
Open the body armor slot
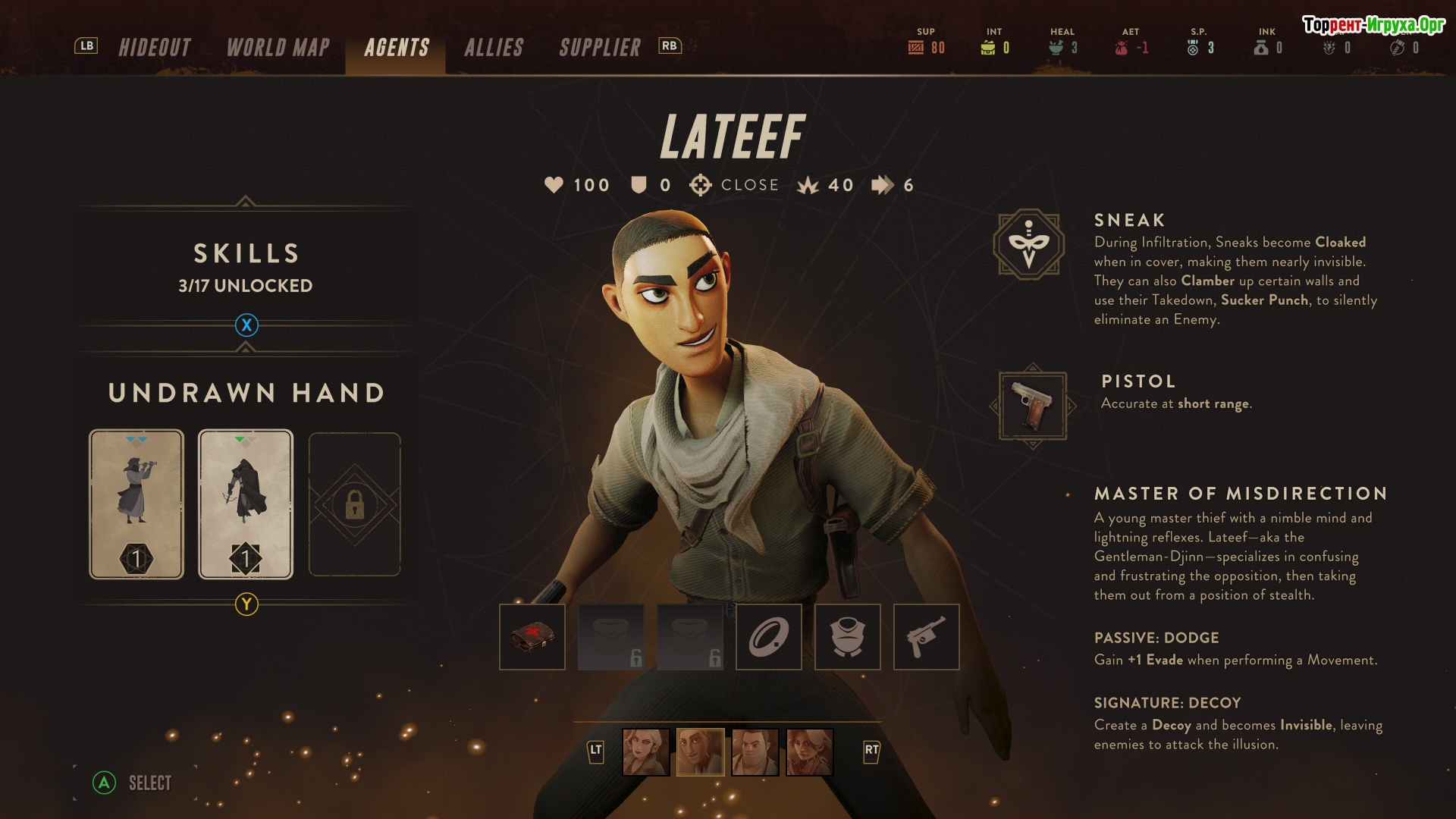pos(848,637)
